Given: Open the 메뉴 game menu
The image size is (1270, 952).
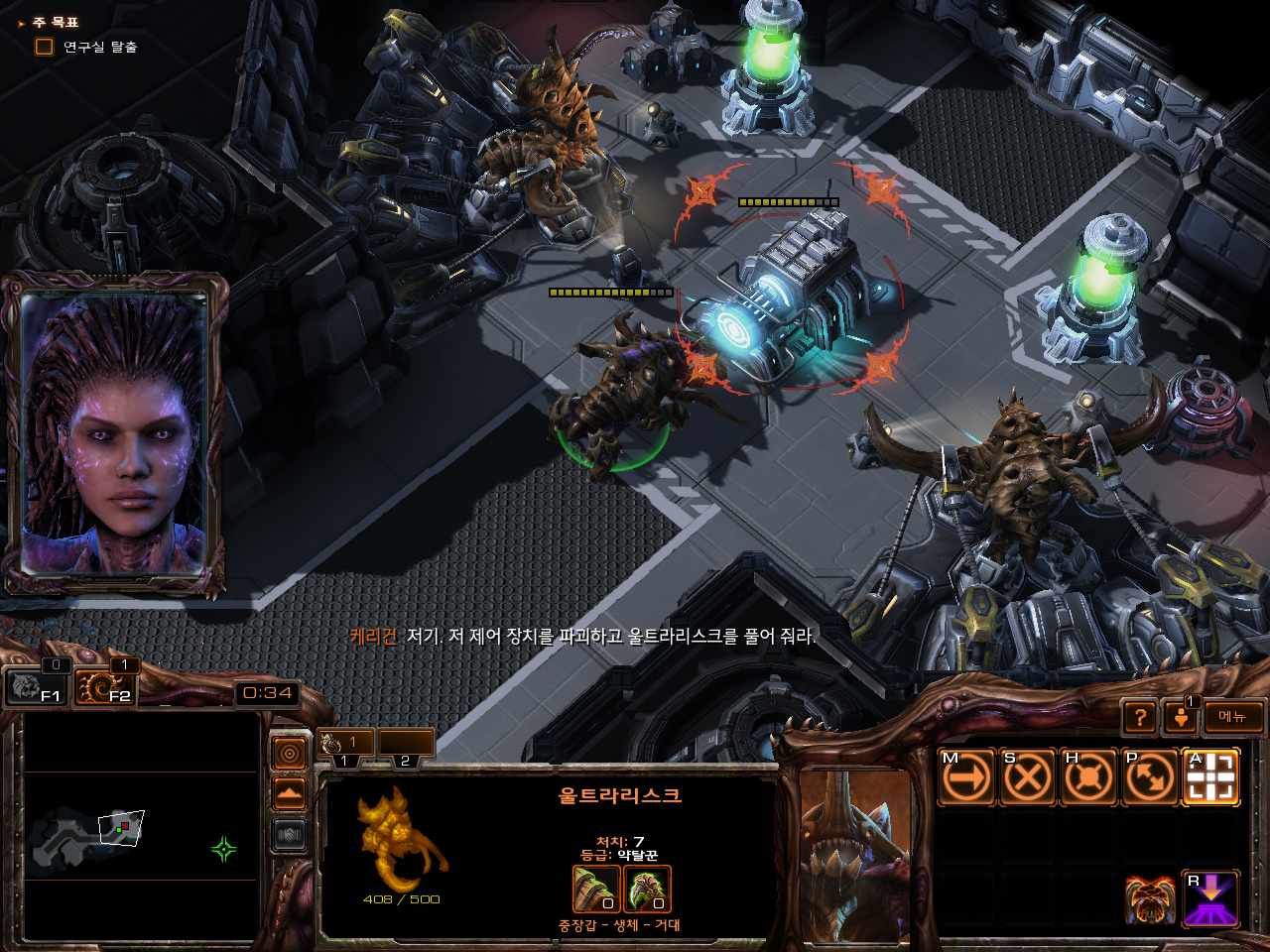Looking at the screenshot, I should point(1233,717).
